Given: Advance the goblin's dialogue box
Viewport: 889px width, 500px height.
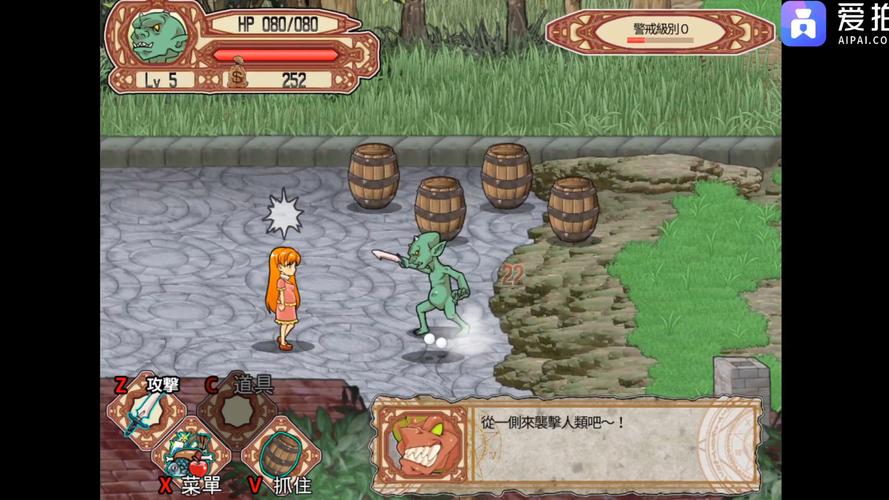Looking at the screenshot, I should 566,442.
